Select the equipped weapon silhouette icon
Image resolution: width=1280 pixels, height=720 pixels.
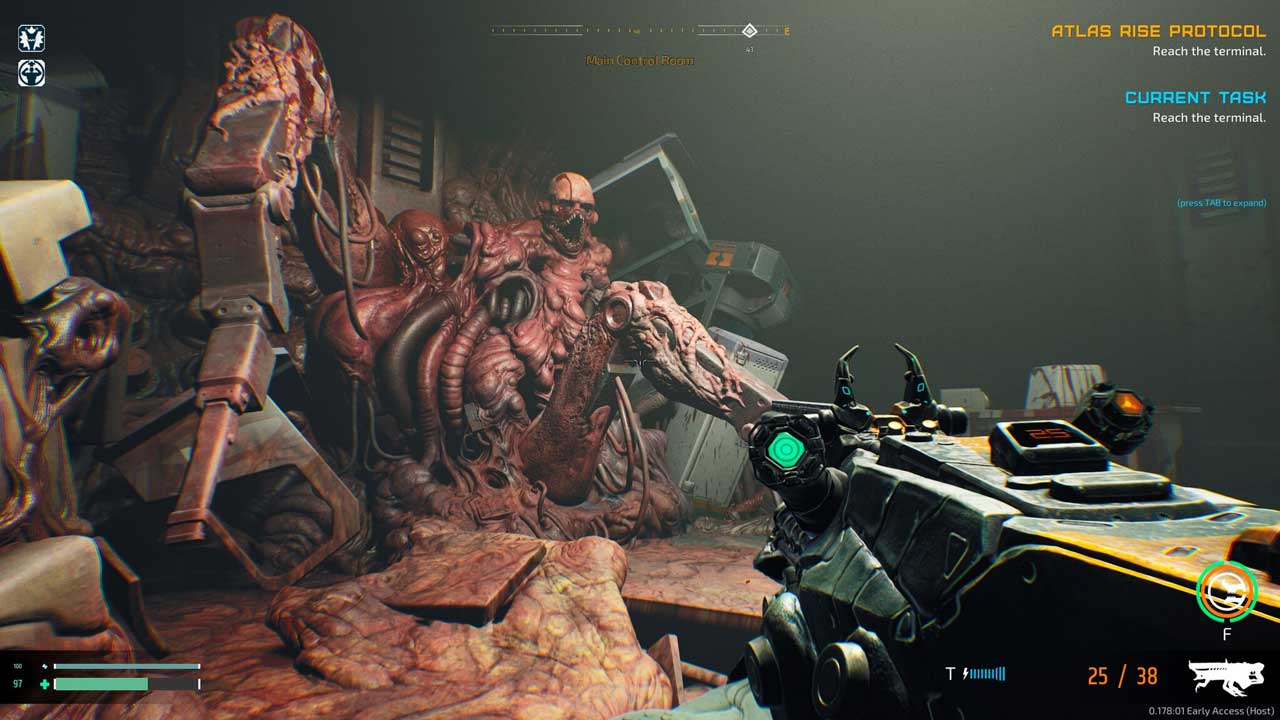point(1226,677)
